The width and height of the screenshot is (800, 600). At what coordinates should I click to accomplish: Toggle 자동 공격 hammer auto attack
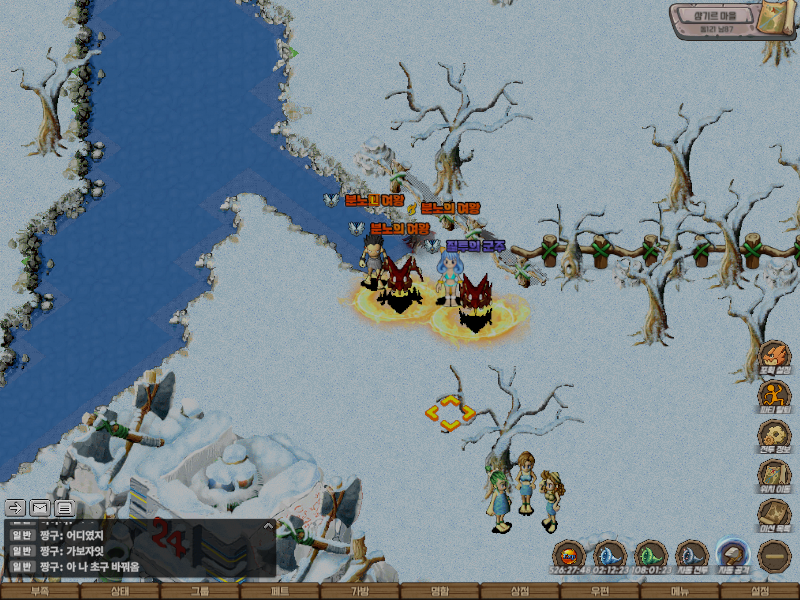coord(732,555)
